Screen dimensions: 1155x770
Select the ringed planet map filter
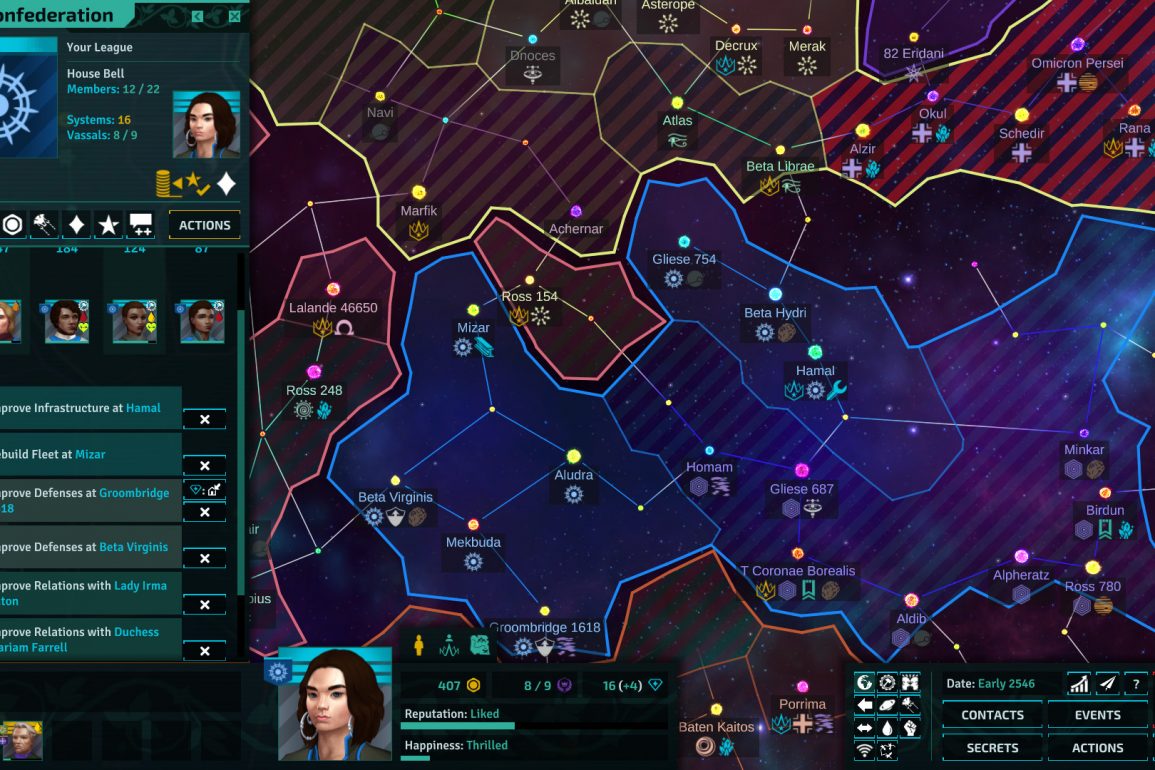(x=887, y=705)
